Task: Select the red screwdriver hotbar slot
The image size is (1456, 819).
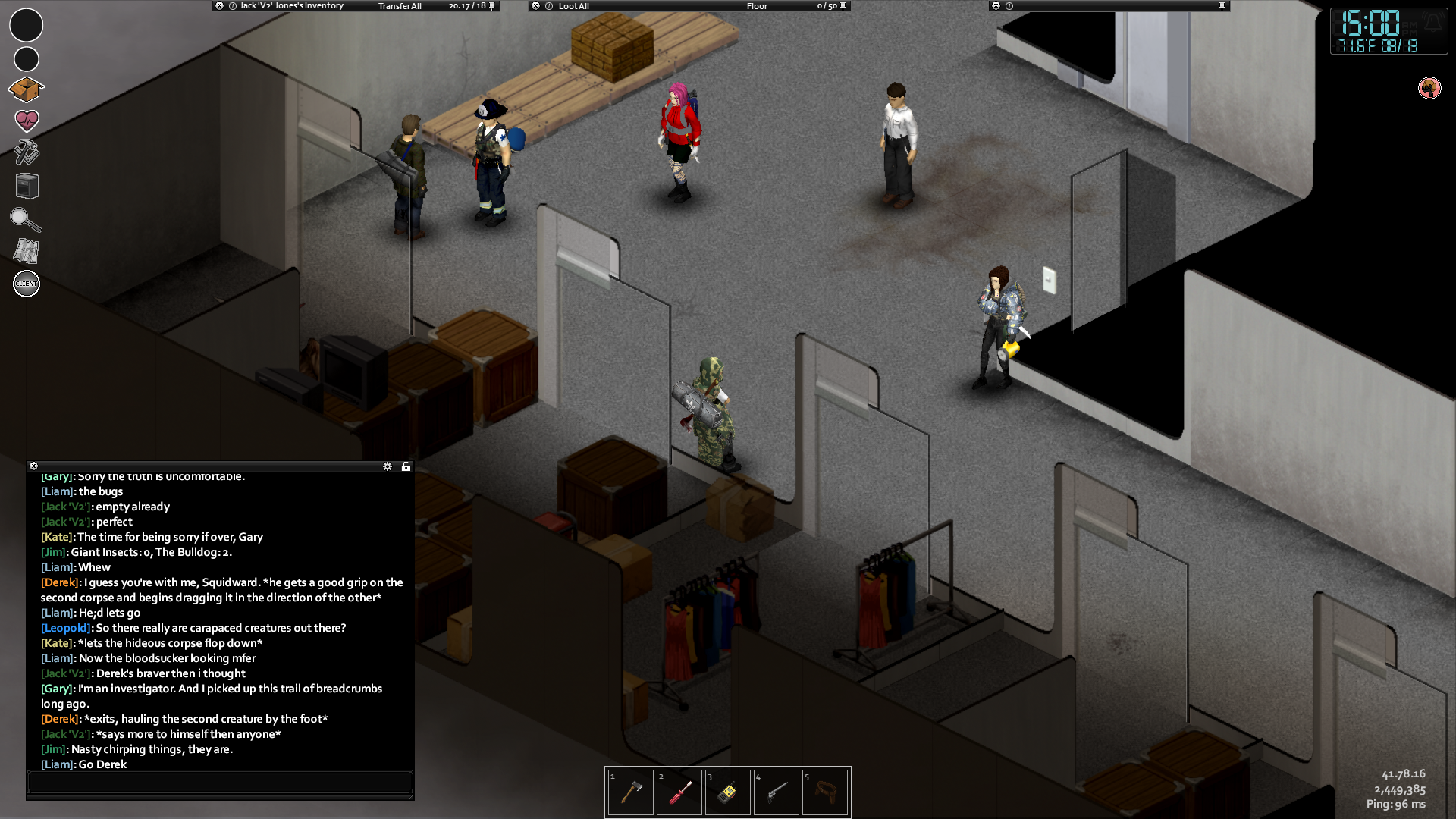Action: (x=679, y=792)
